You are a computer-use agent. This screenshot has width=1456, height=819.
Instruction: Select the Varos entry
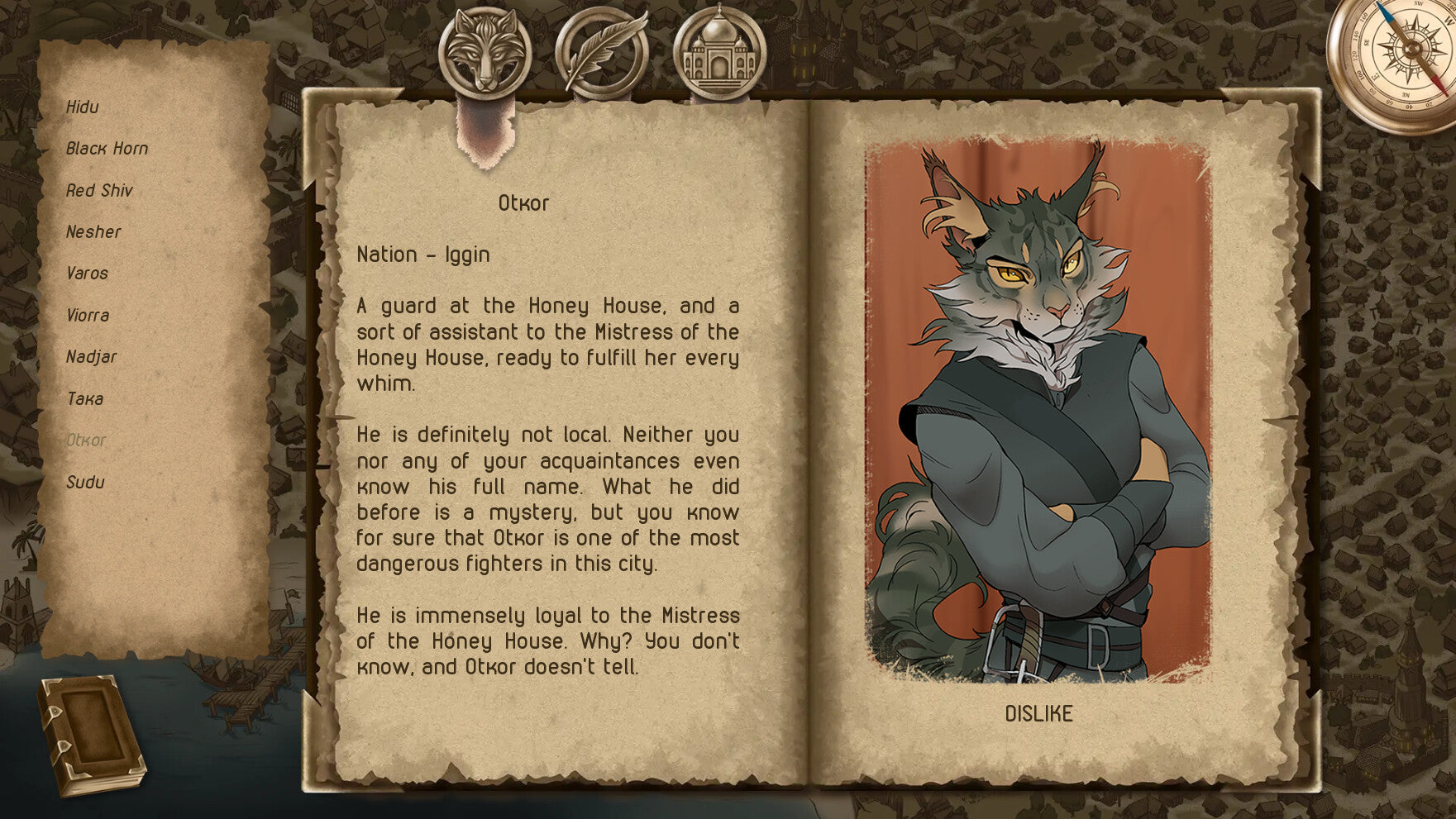coord(87,274)
